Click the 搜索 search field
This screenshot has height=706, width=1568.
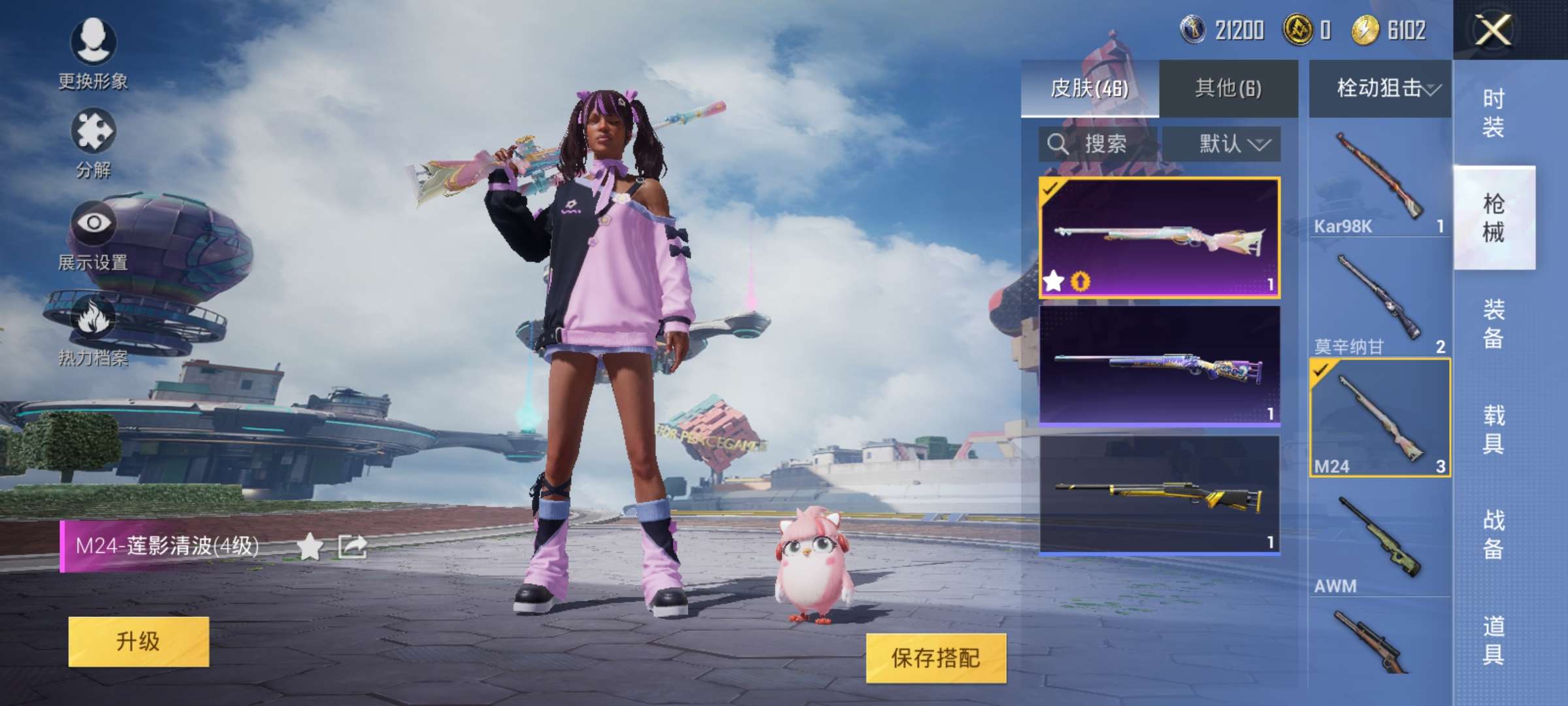tap(1098, 144)
